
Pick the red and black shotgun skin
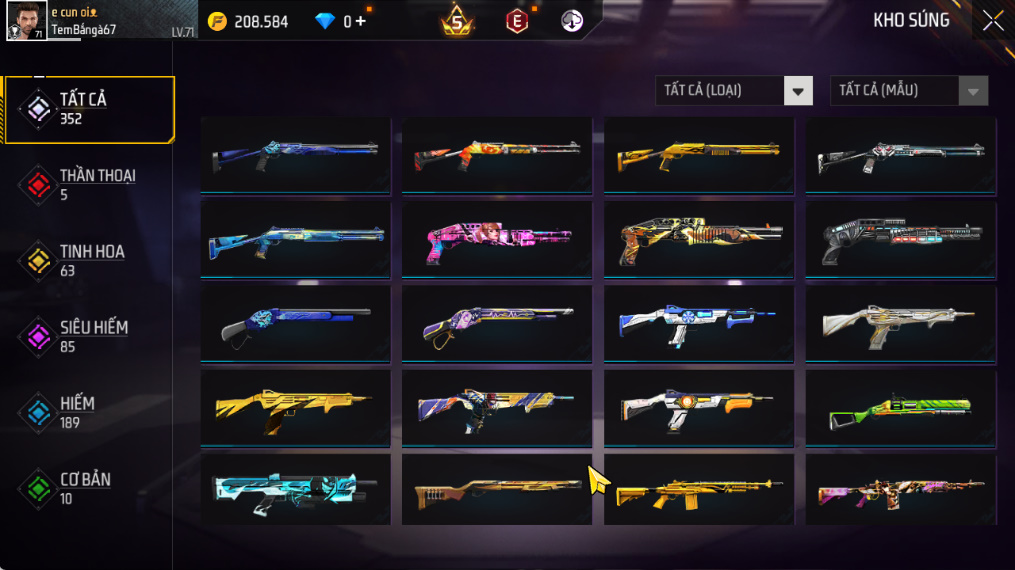(x=496, y=153)
